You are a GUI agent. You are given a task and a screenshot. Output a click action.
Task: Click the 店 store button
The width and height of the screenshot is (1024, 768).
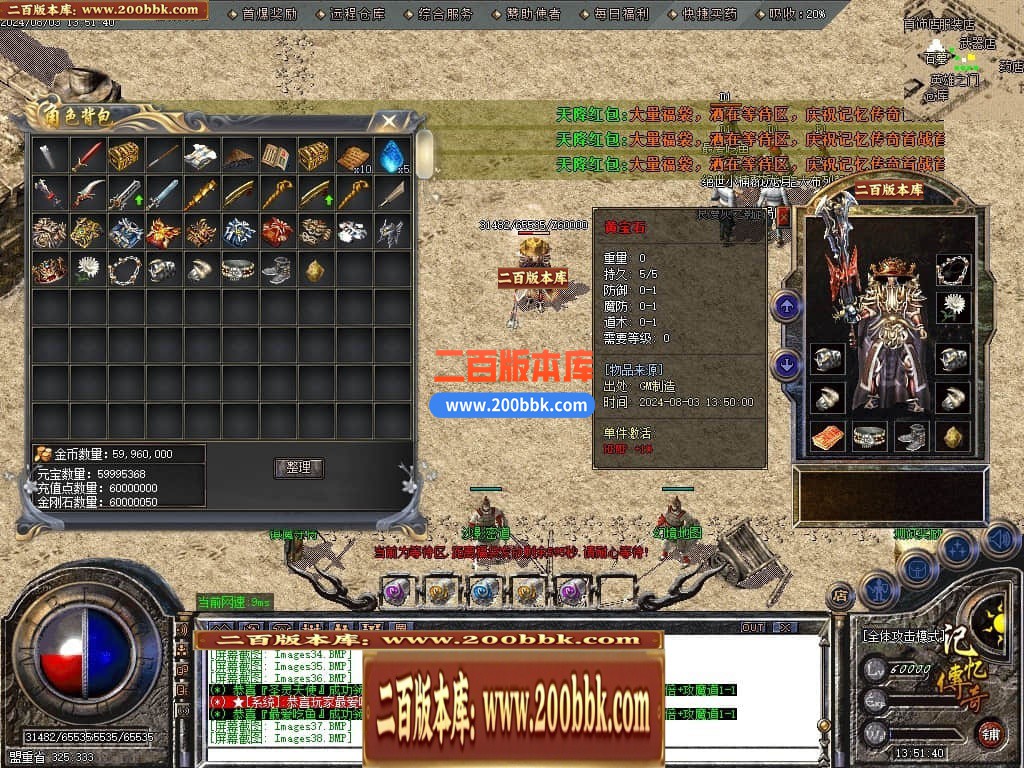[x=840, y=595]
